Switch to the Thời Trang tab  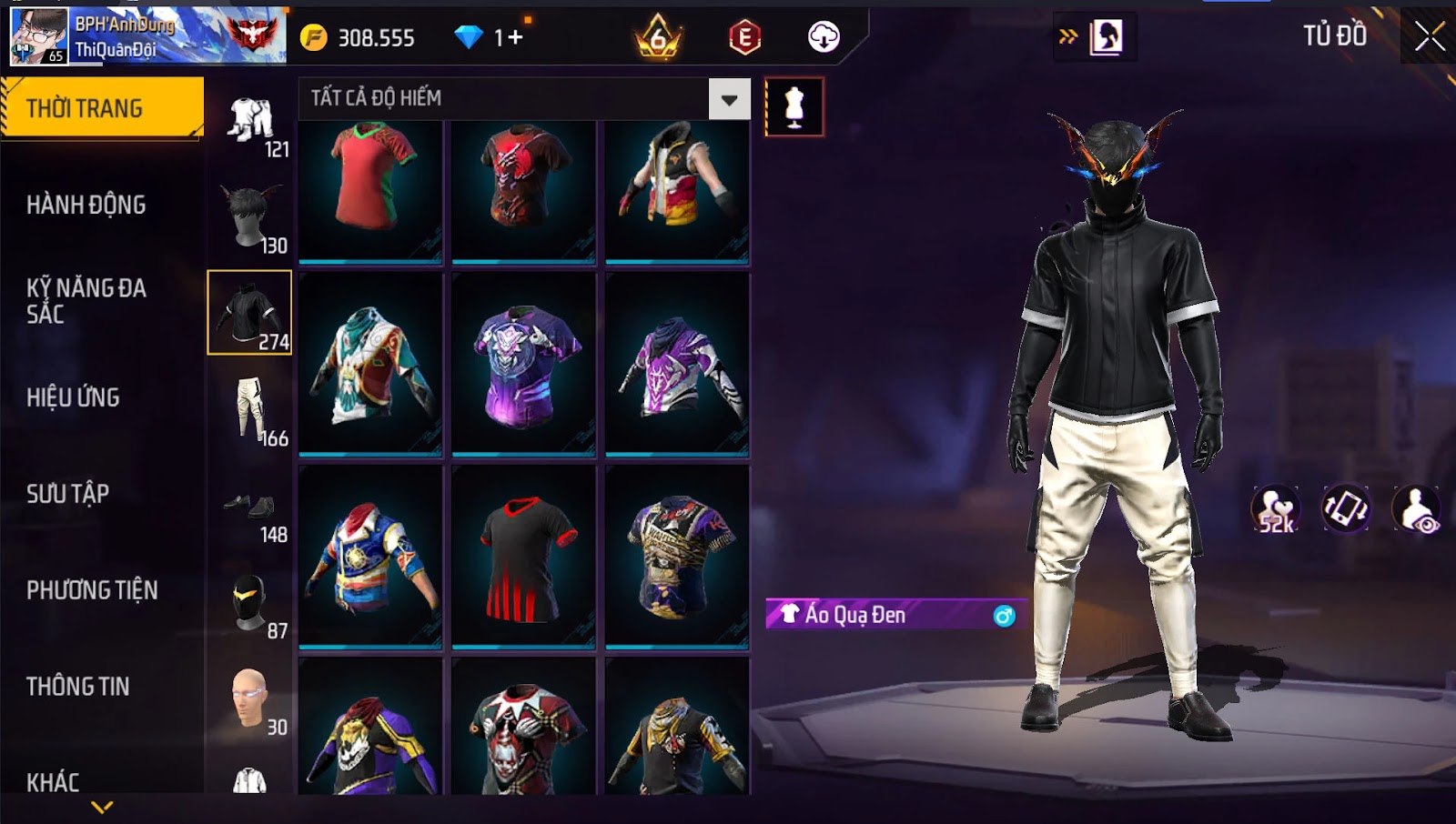(x=101, y=108)
